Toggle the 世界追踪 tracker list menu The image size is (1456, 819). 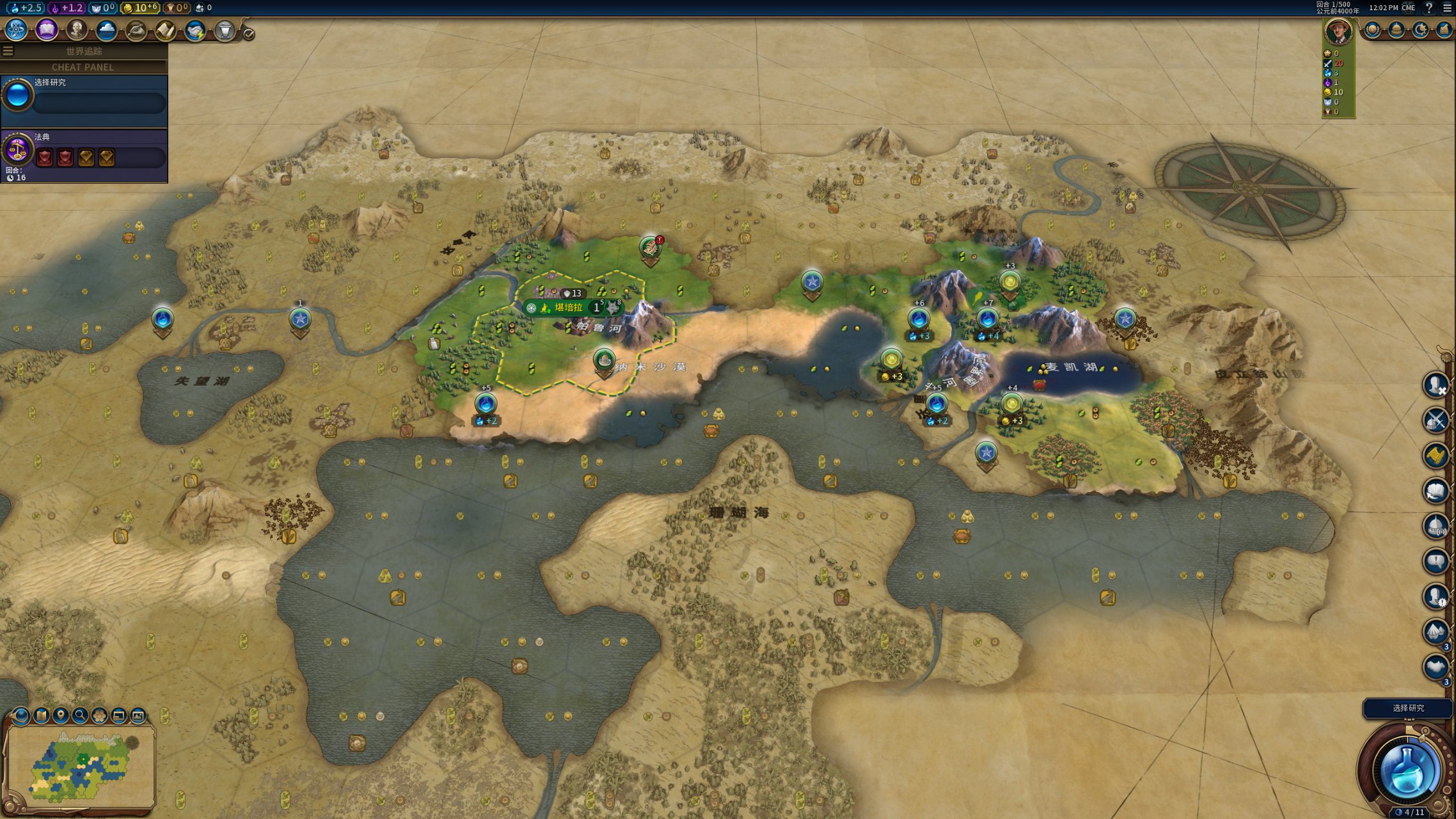[x=8, y=51]
